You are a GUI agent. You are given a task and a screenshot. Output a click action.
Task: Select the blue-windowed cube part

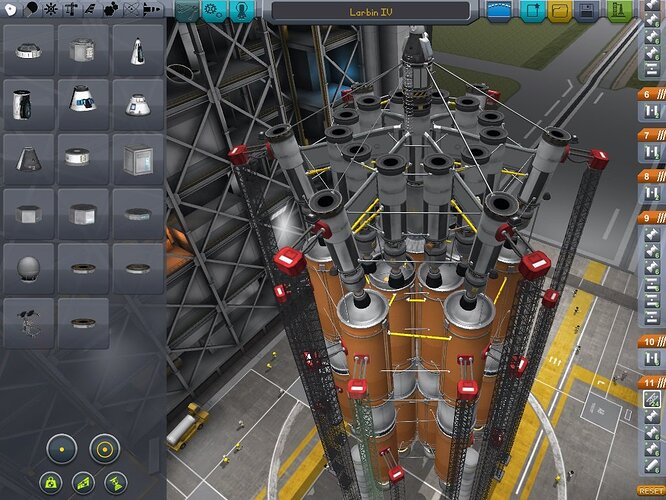pos(138,157)
